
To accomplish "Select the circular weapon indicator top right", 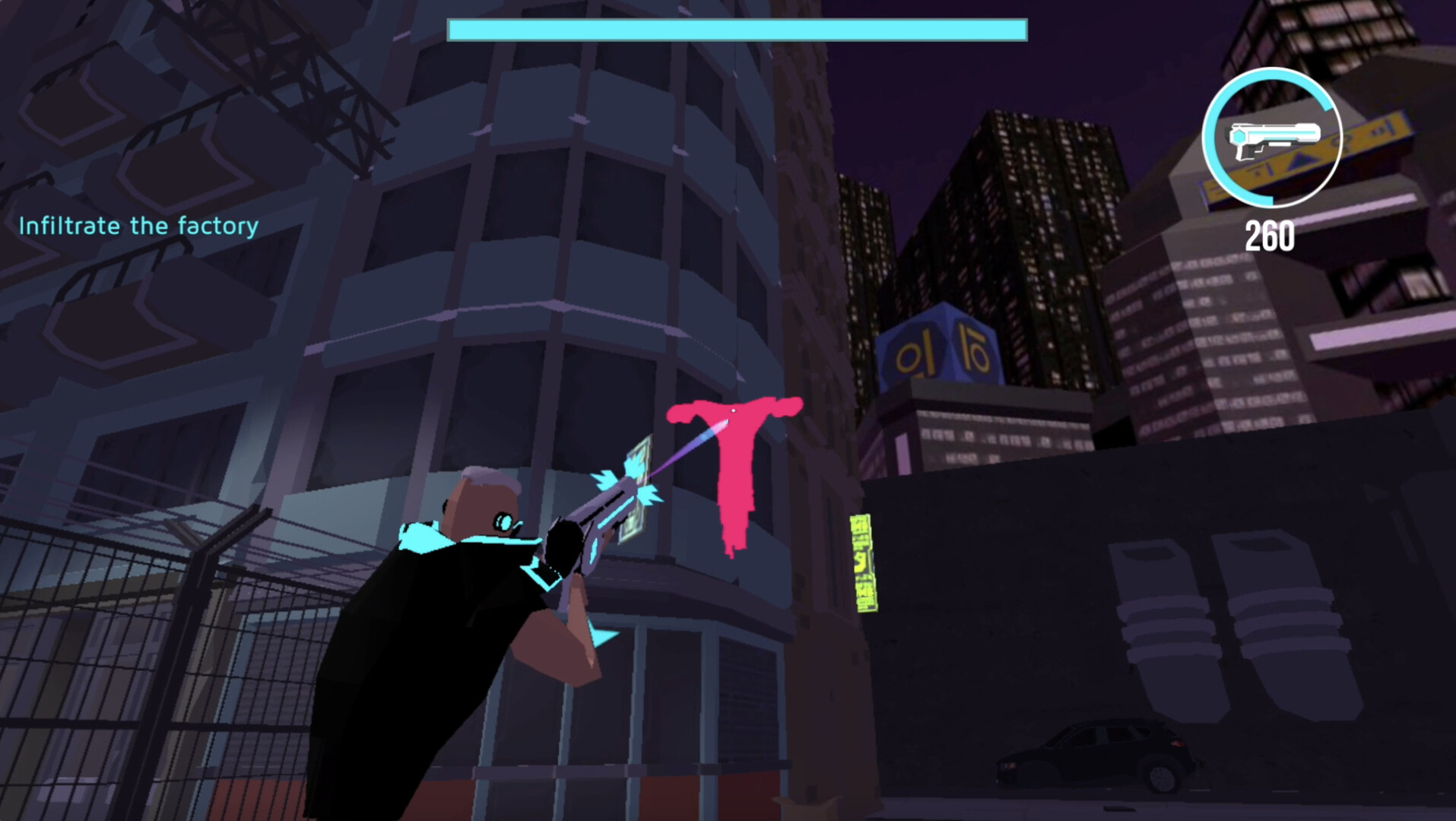I will coord(1272,139).
